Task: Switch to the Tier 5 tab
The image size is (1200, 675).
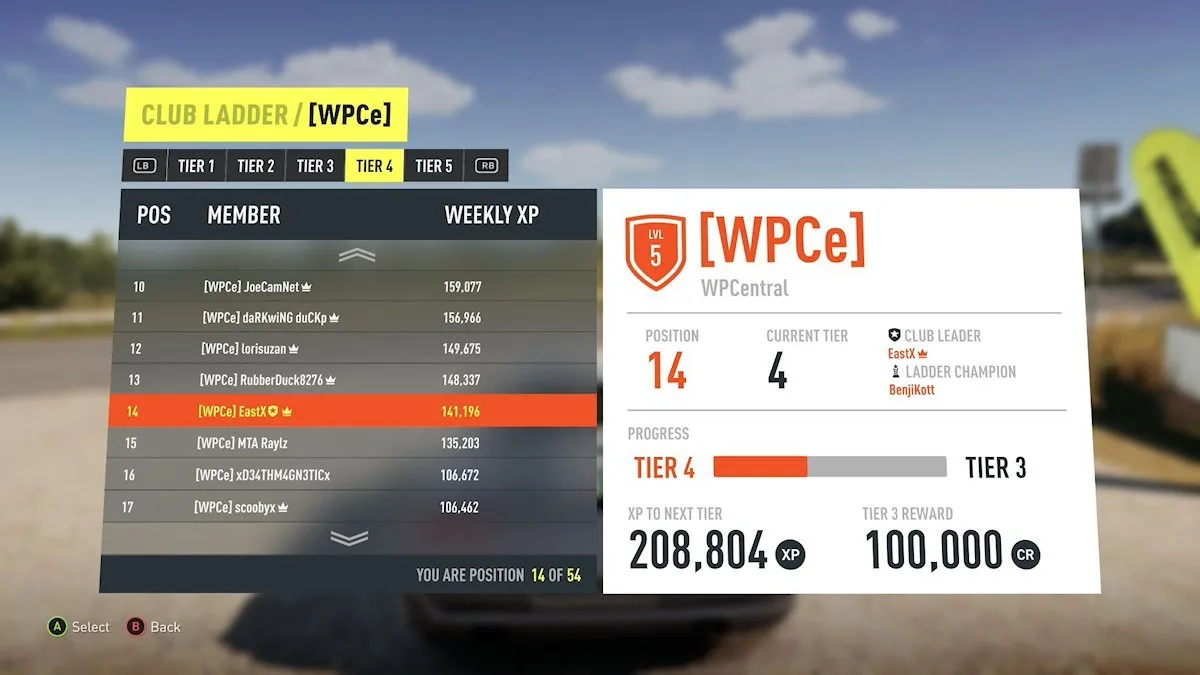Action: click(434, 166)
